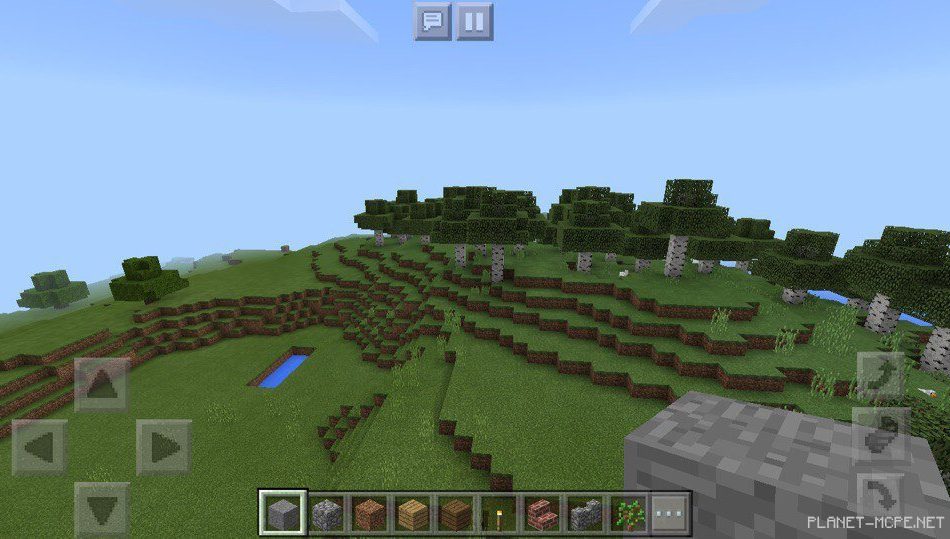Screen dimensions: 950x539
Task: Choose the gray stone stairs slot
Action: pyautogui.click(x=585, y=514)
